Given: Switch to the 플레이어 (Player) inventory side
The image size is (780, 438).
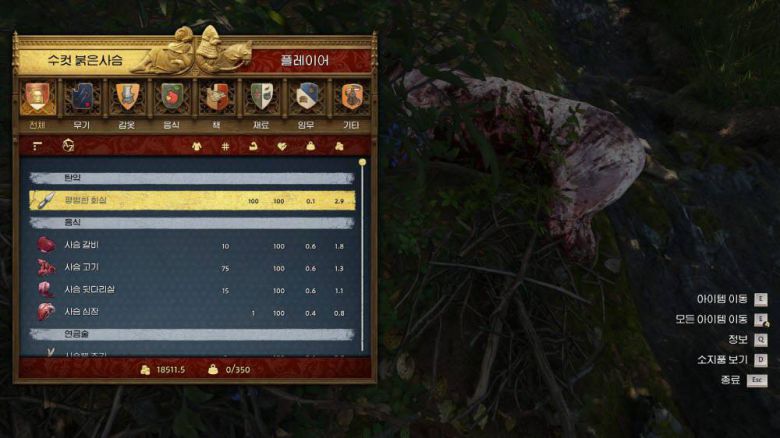Looking at the screenshot, I should click(x=308, y=60).
